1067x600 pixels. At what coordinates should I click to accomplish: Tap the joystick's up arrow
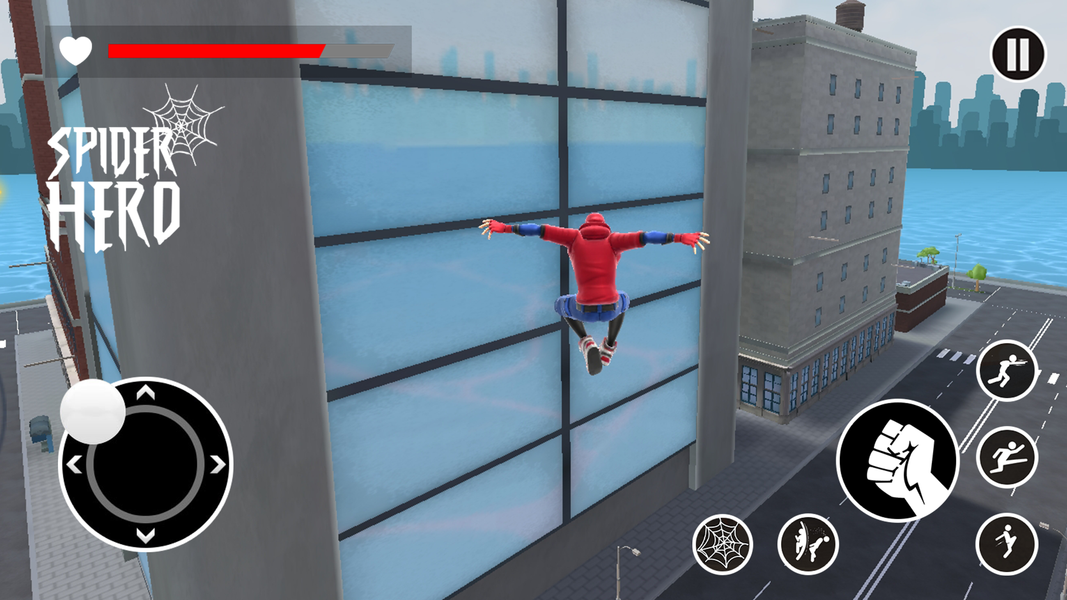point(146,393)
